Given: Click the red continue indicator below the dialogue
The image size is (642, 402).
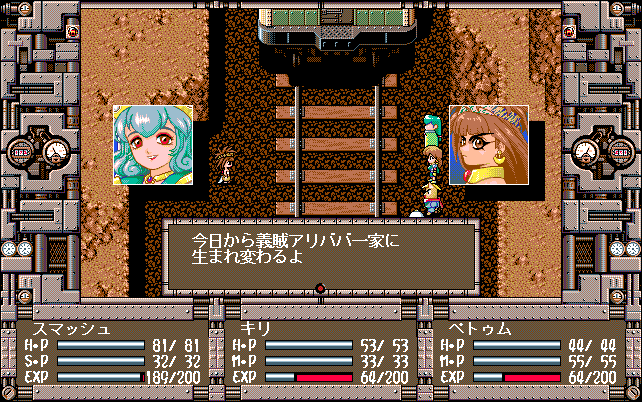Looking at the screenshot, I should click(320, 290).
